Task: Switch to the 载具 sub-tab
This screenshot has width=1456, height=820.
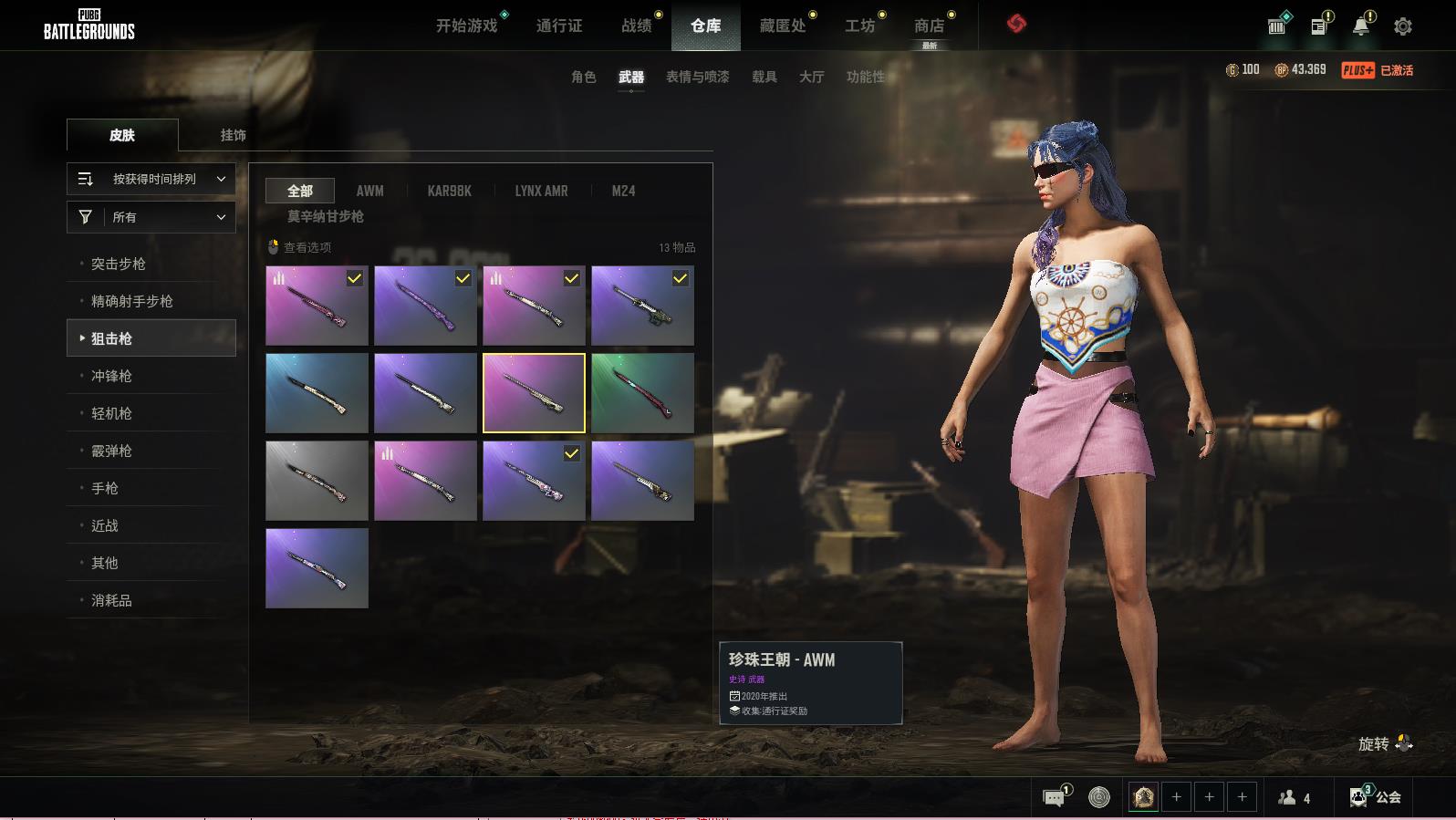Action: click(764, 77)
